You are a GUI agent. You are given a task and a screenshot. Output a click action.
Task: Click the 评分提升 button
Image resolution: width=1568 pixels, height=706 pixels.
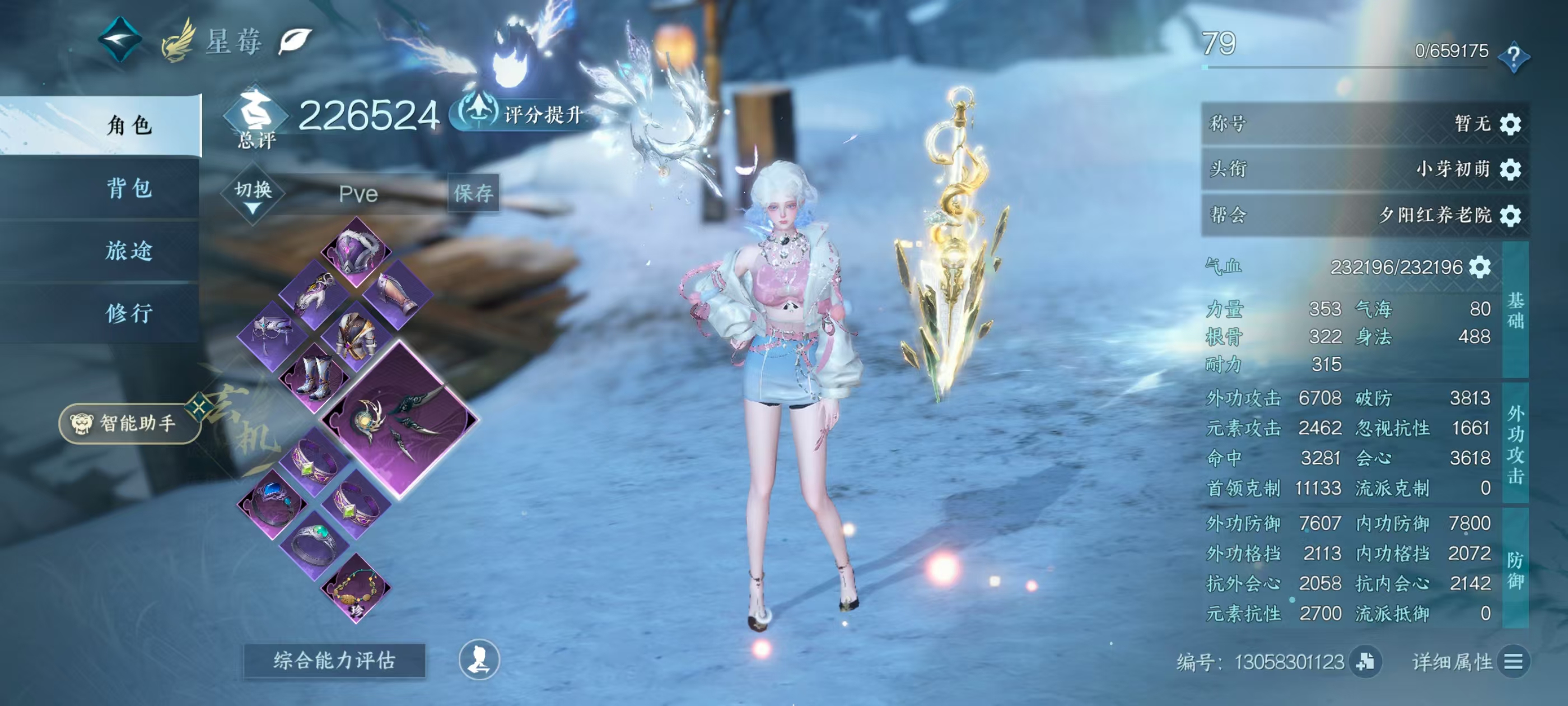pos(522,113)
